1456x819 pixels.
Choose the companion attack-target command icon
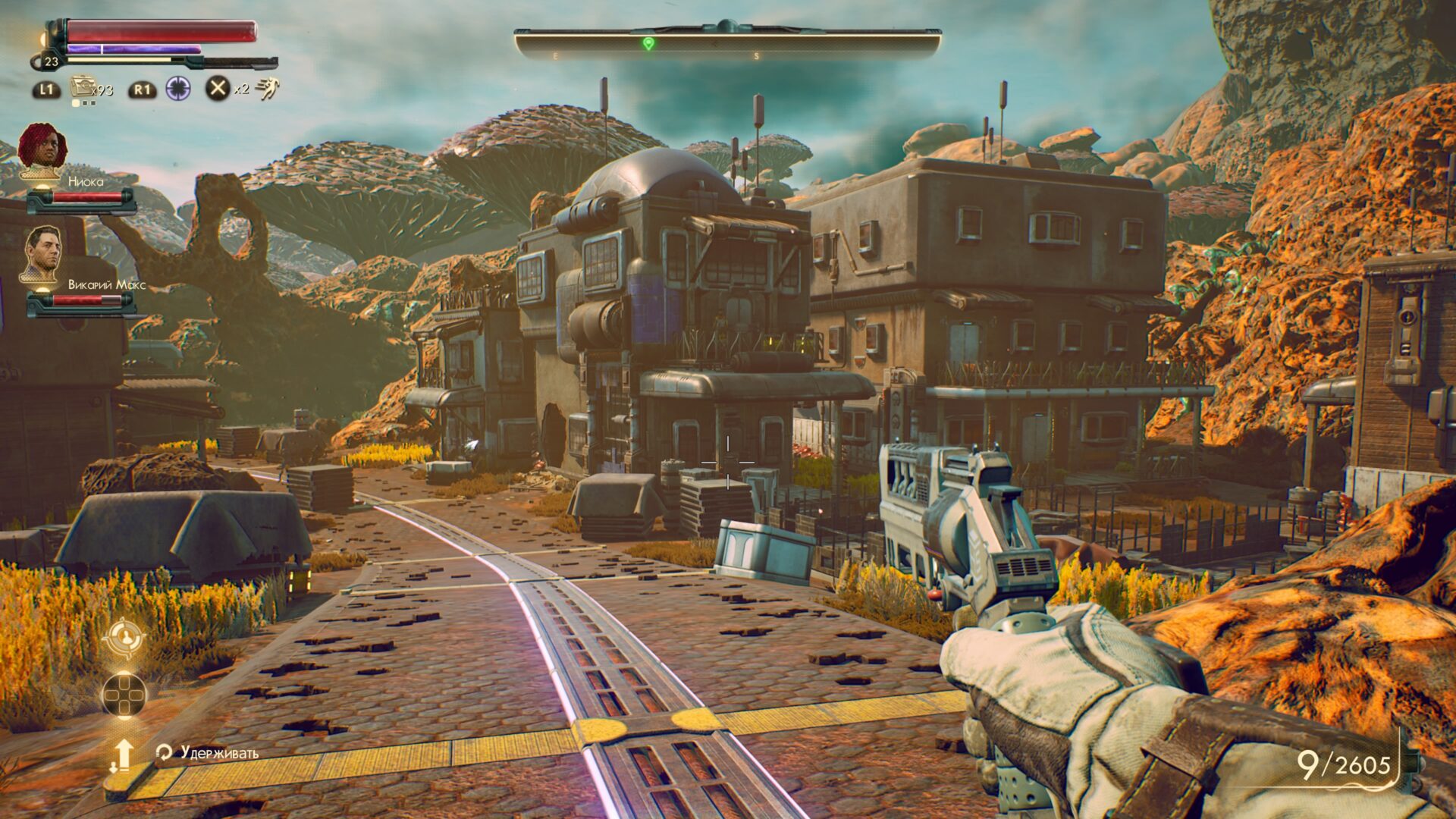pos(124,639)
